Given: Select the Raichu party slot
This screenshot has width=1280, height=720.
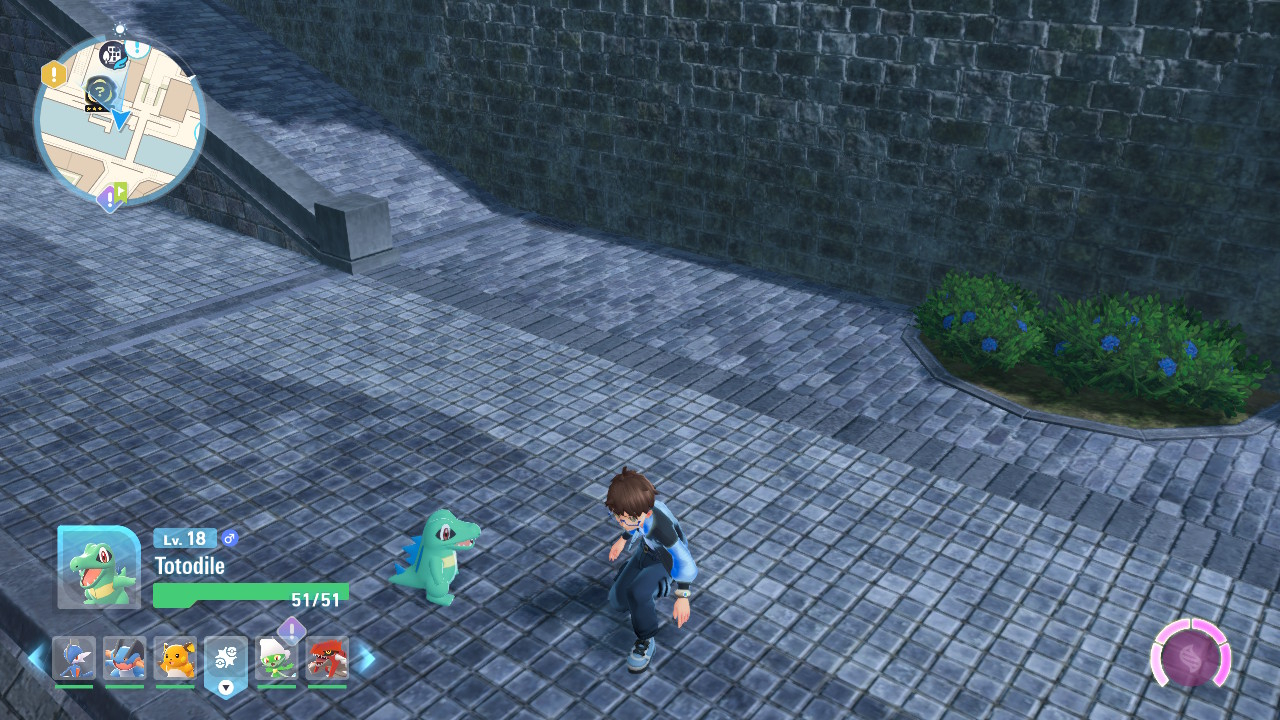Looking at the screenshot, I should click(175, 658).
